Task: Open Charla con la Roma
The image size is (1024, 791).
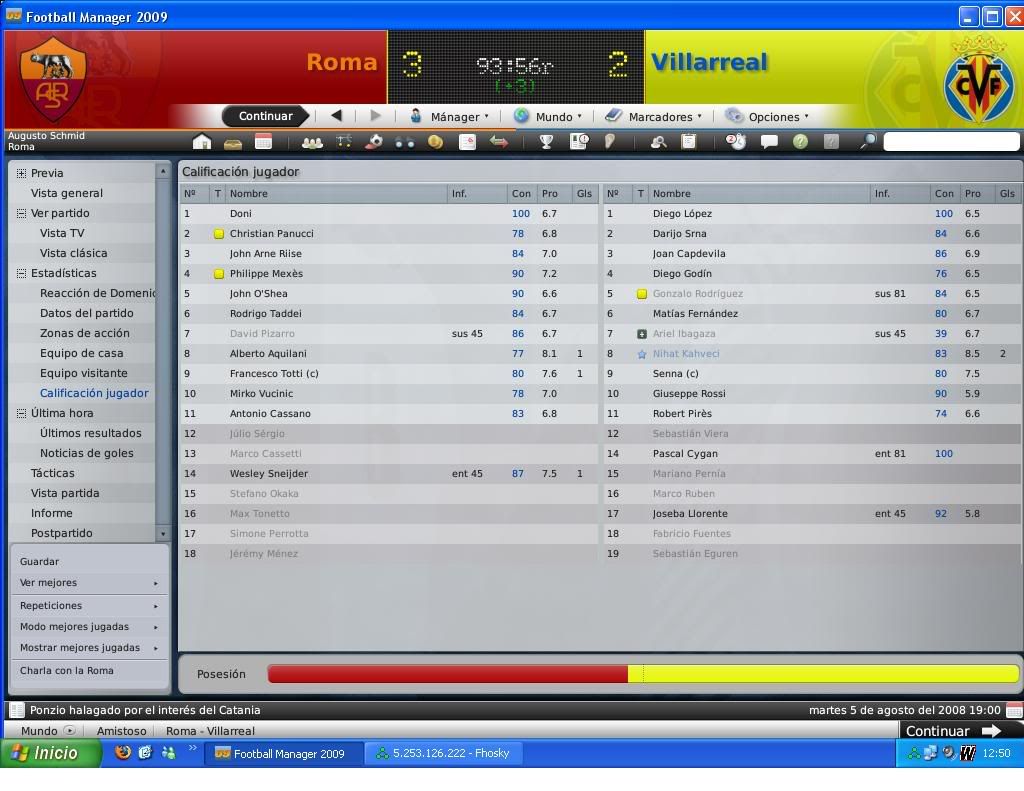Action: [x=66, y=671]
